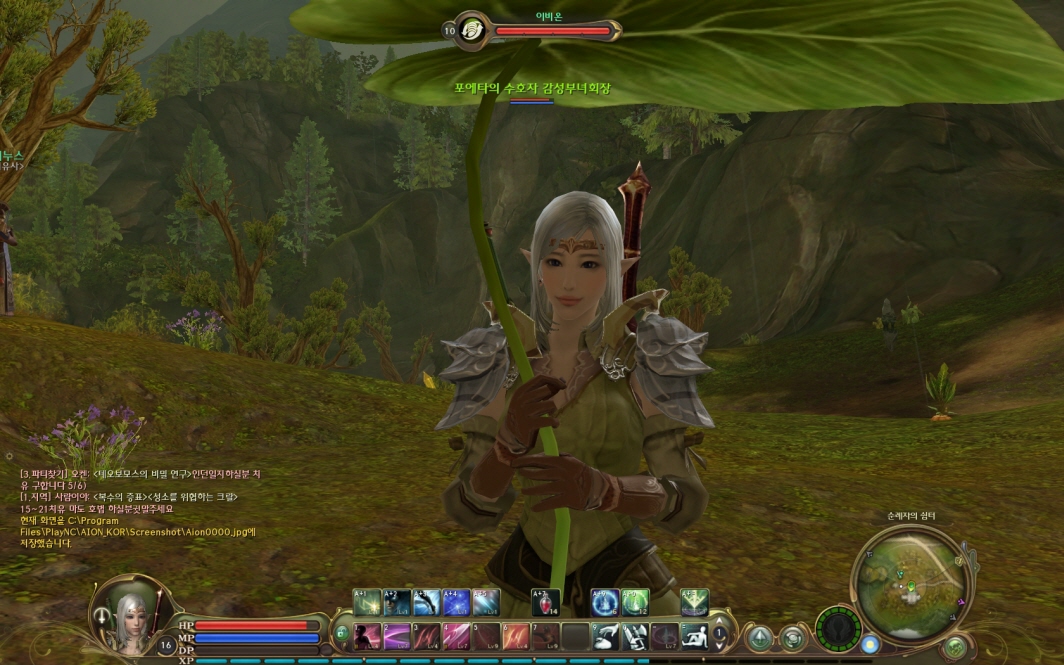Screen dimensions: 1064x665
Task: Activate the purple slash skill in slot 2
Action: click(397, 636)
